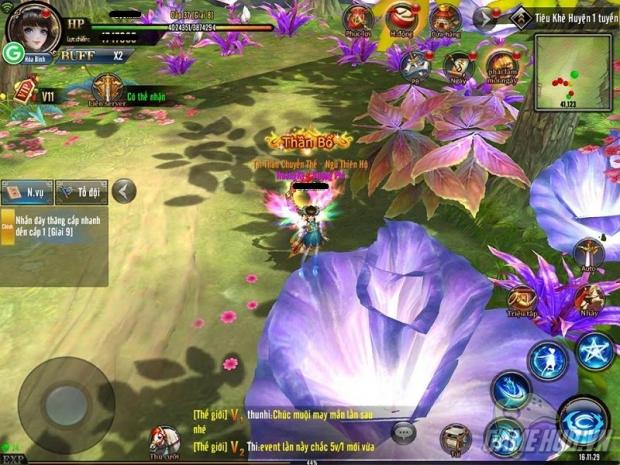Open the Thú cưỡi mount icon
The image size is (620, 465).
click(164, 438)
